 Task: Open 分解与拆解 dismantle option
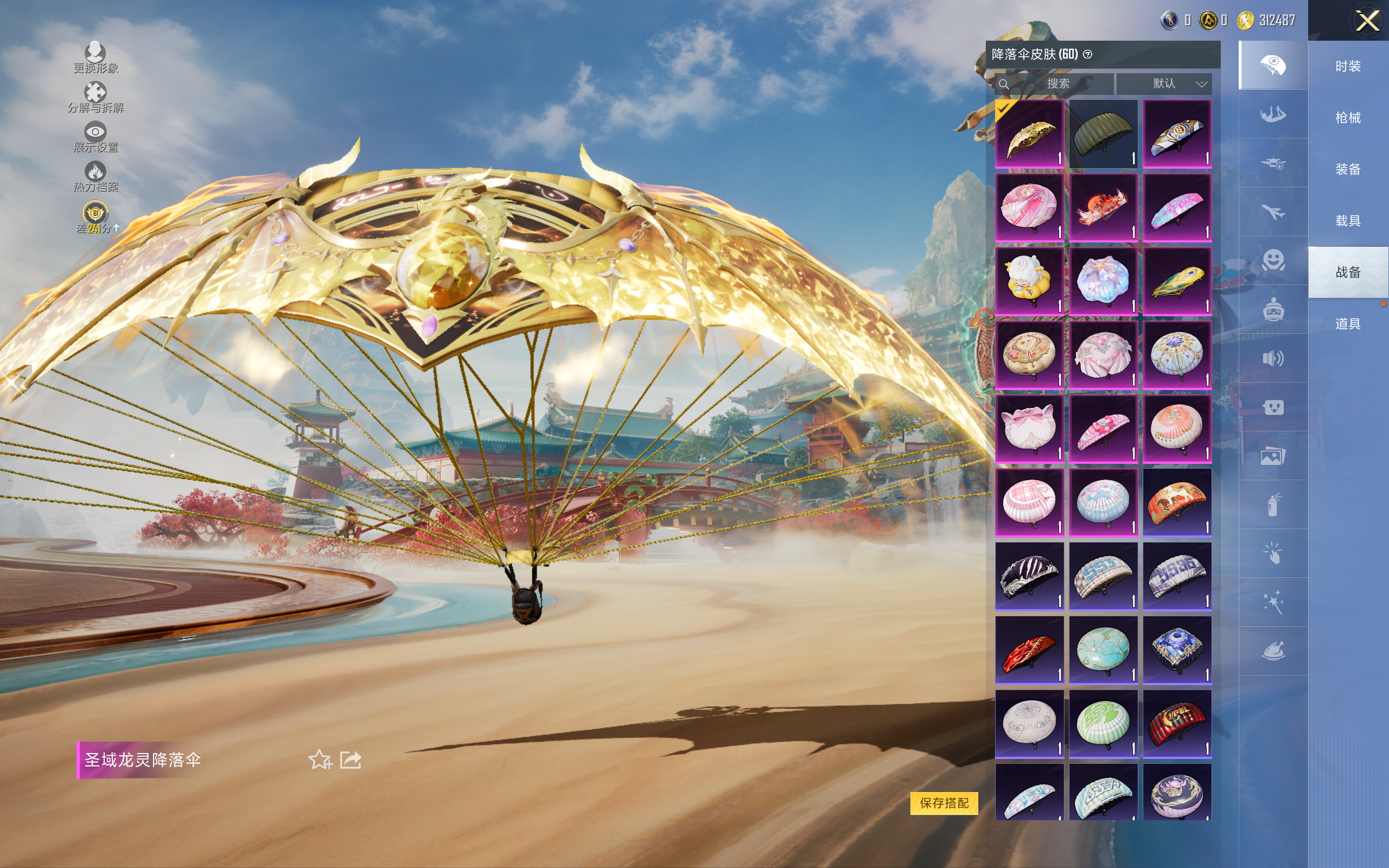tap(95, 97)
